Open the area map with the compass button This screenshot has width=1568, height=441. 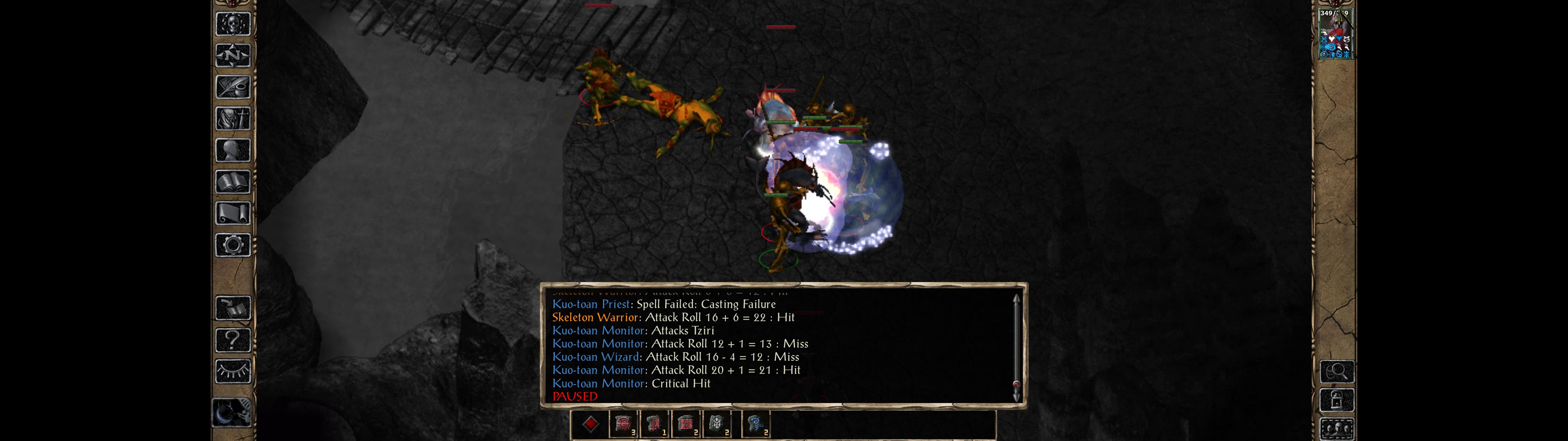232,55
